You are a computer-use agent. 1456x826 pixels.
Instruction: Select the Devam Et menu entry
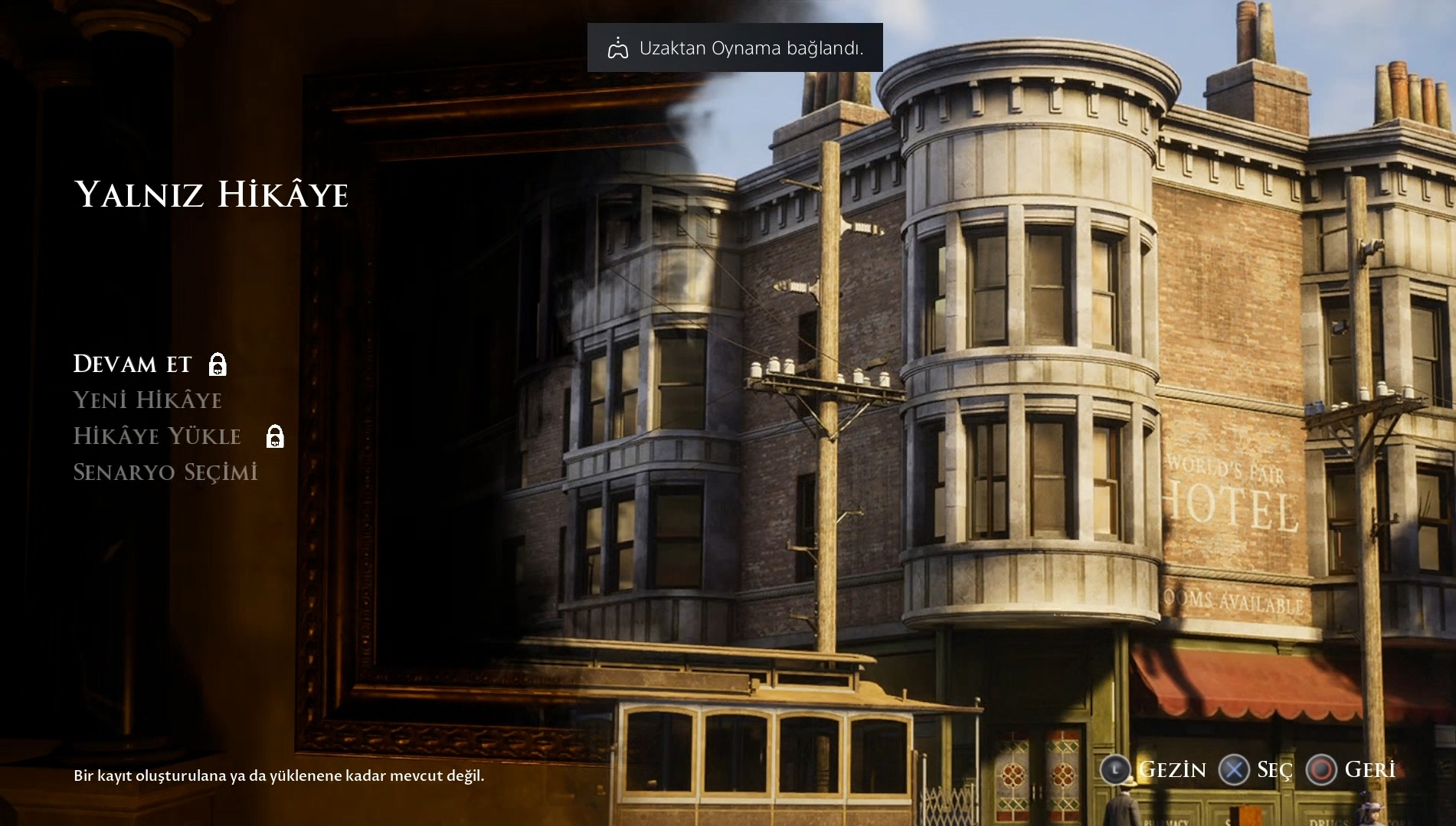coord(133,364)
